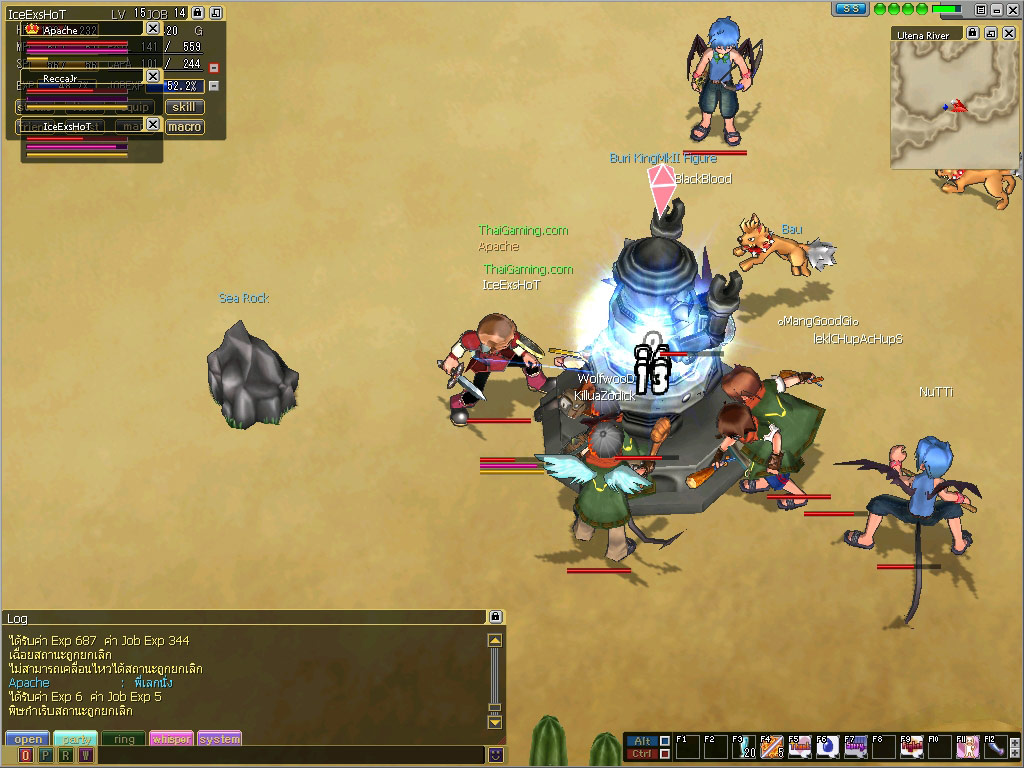Screen dimensions: 1024x768
Task: Toggle the red O chat filter
Action: (26, 755)
